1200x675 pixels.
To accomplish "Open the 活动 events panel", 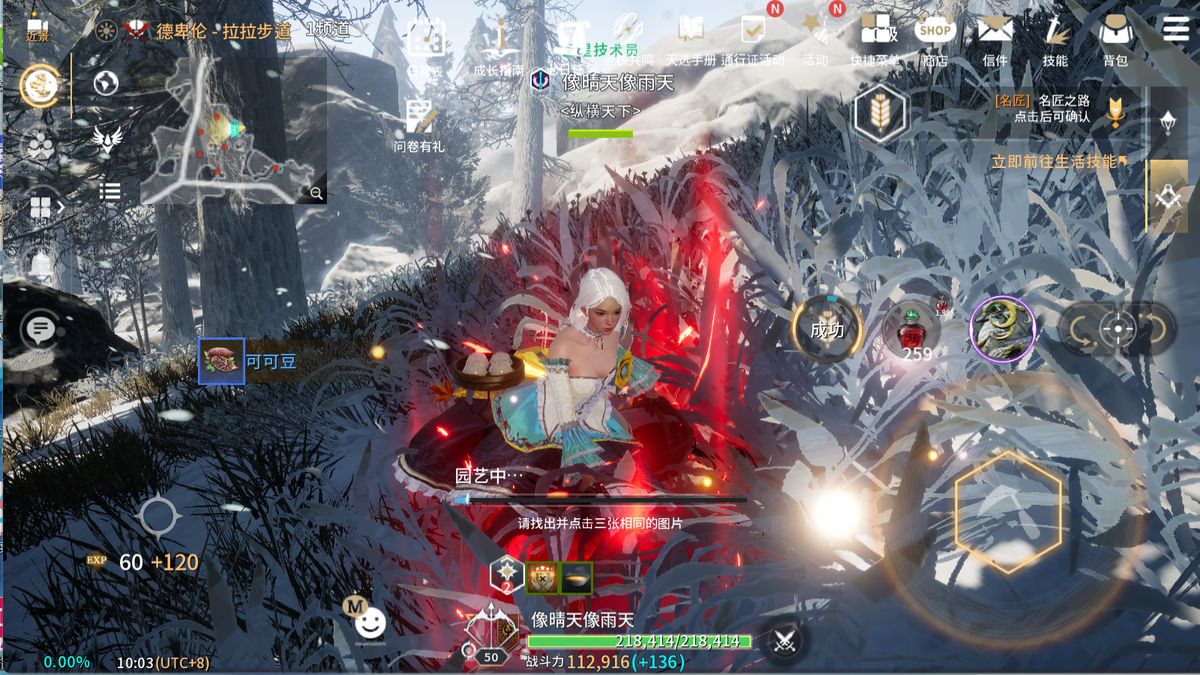I will pyautogui.click(x=816, y=38).
